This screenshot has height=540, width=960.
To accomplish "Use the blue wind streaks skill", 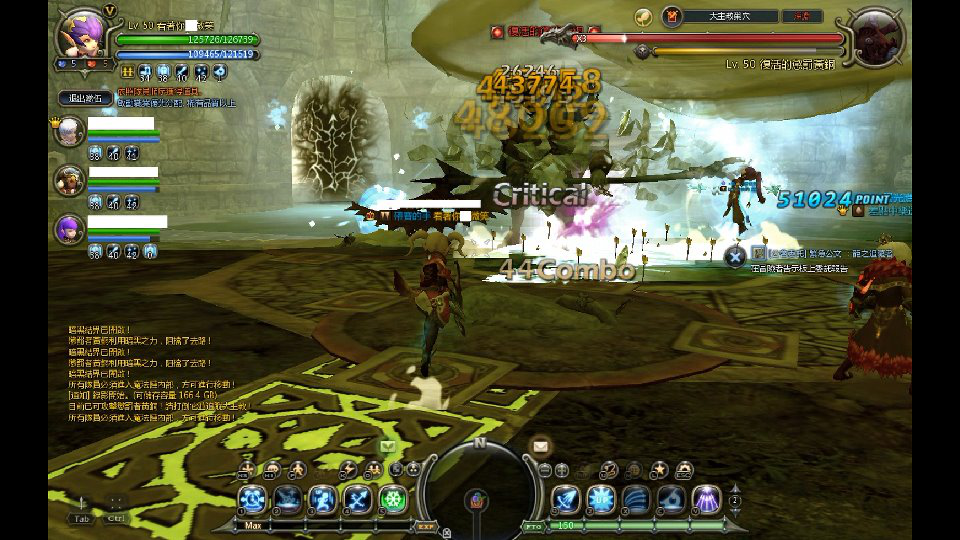I will (x=635, y=498).
